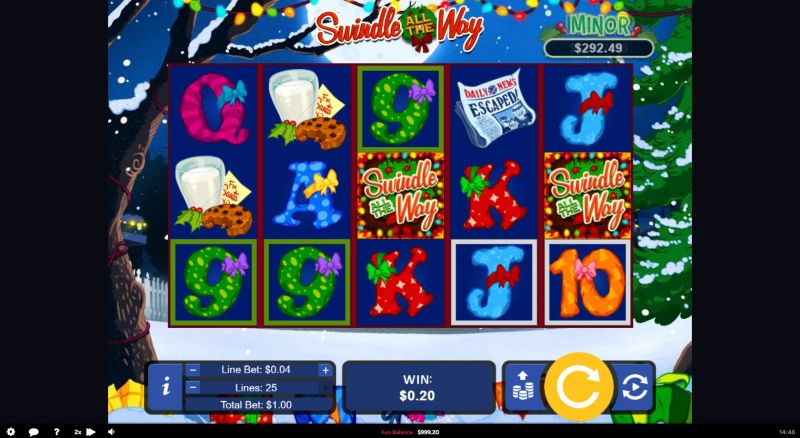Open the chat speech bubble icon
The width and height of the screenshot is (800, 438).
pyautogui.click(x=33, y=432)
